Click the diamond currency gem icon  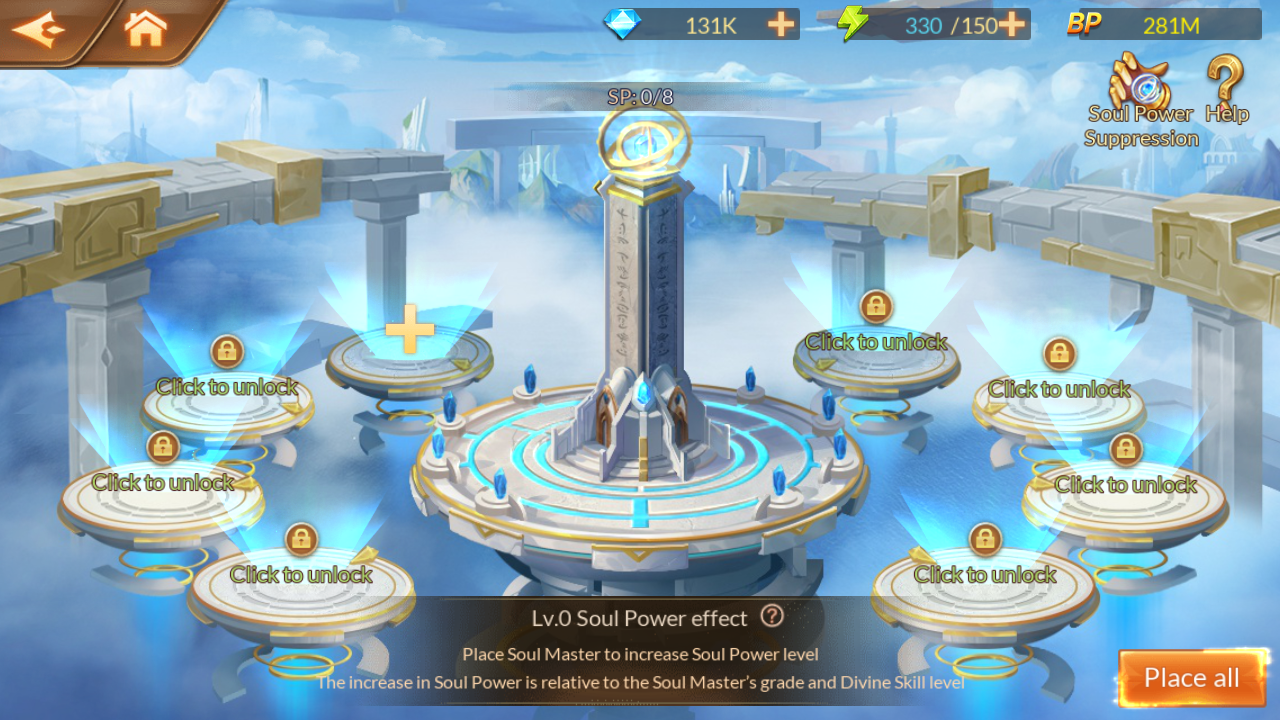[x=620, y=24]
